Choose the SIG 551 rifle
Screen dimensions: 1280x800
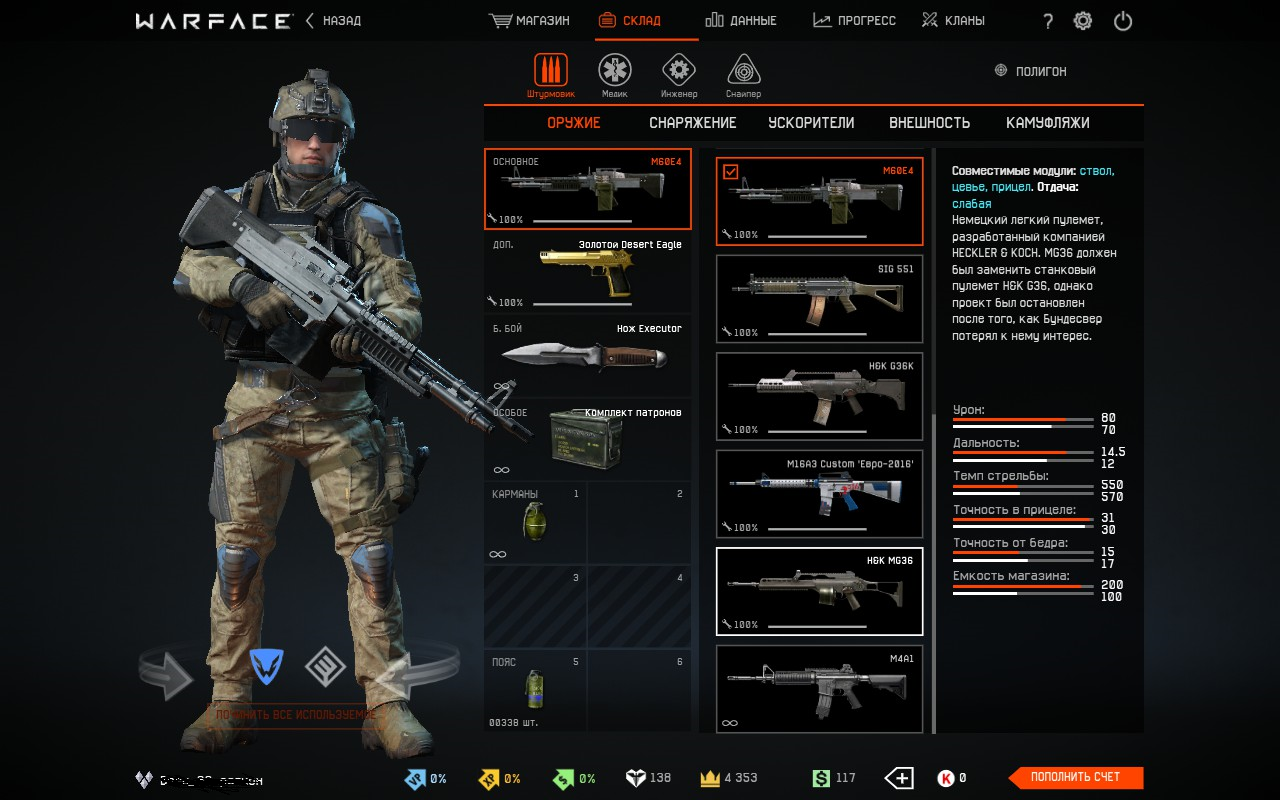point(820,298)
